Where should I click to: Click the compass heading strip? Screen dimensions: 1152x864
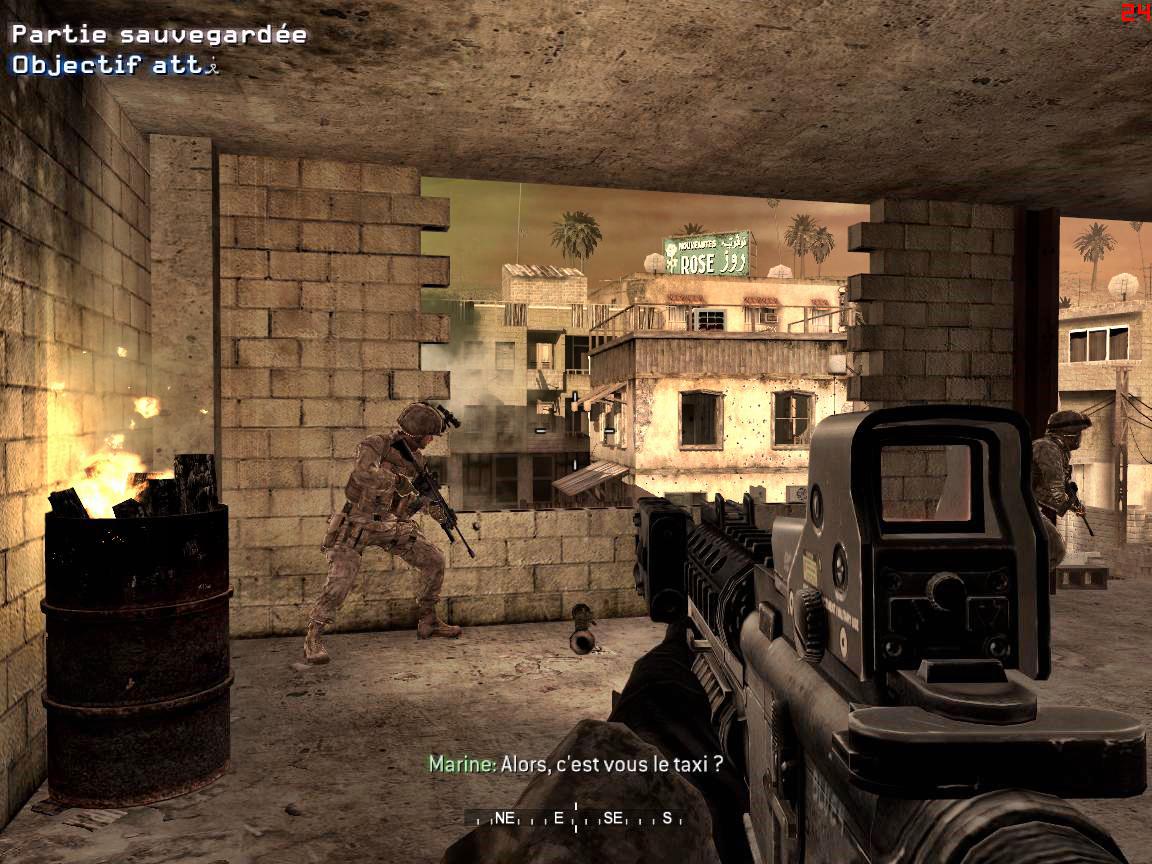575,817
